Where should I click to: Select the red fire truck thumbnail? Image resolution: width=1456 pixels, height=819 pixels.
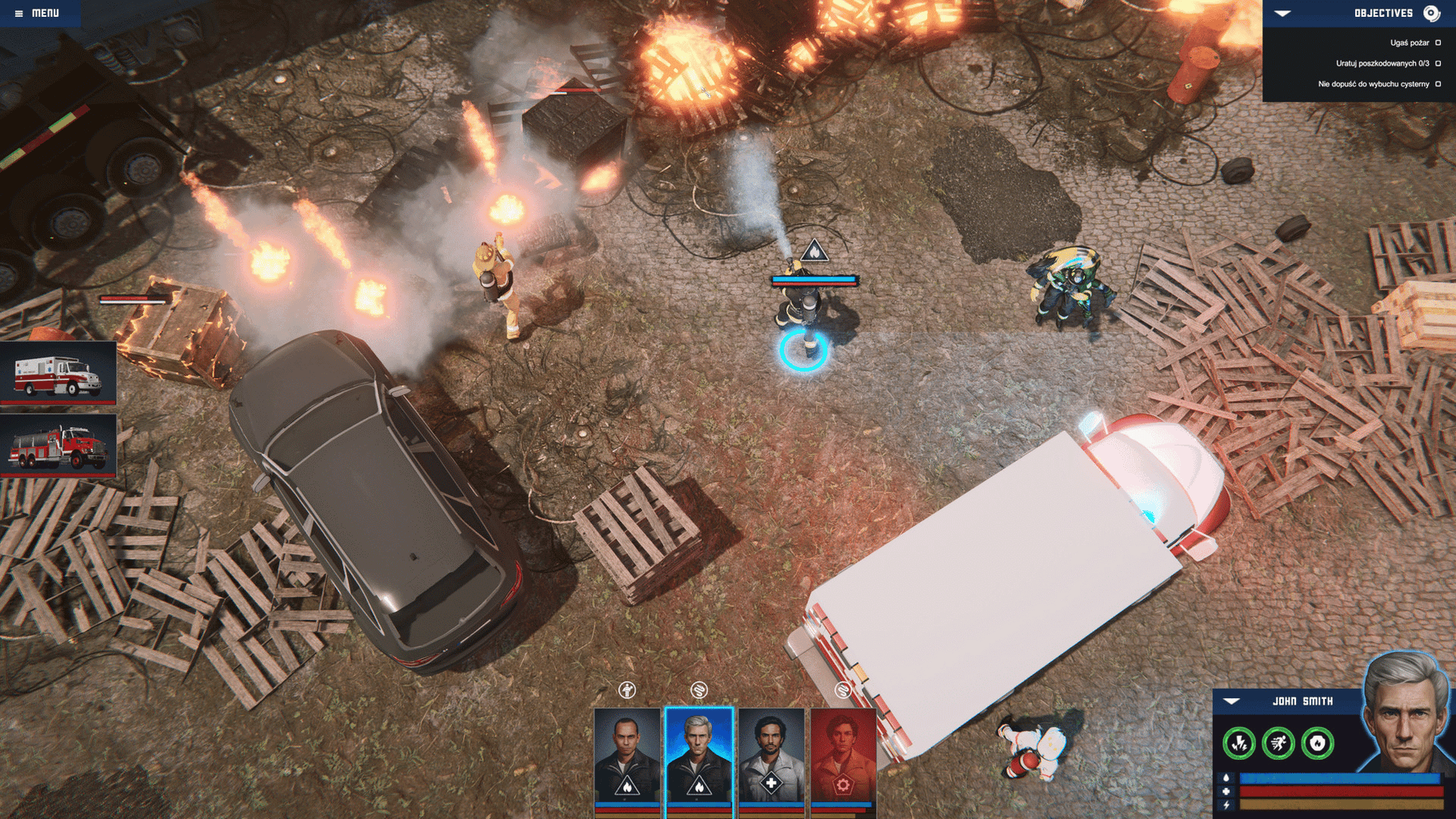[58, 446]
